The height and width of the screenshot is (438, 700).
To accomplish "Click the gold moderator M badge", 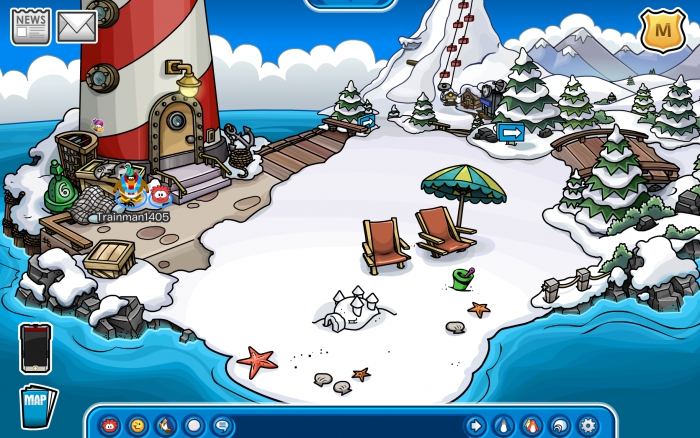I will pos(660,31).
